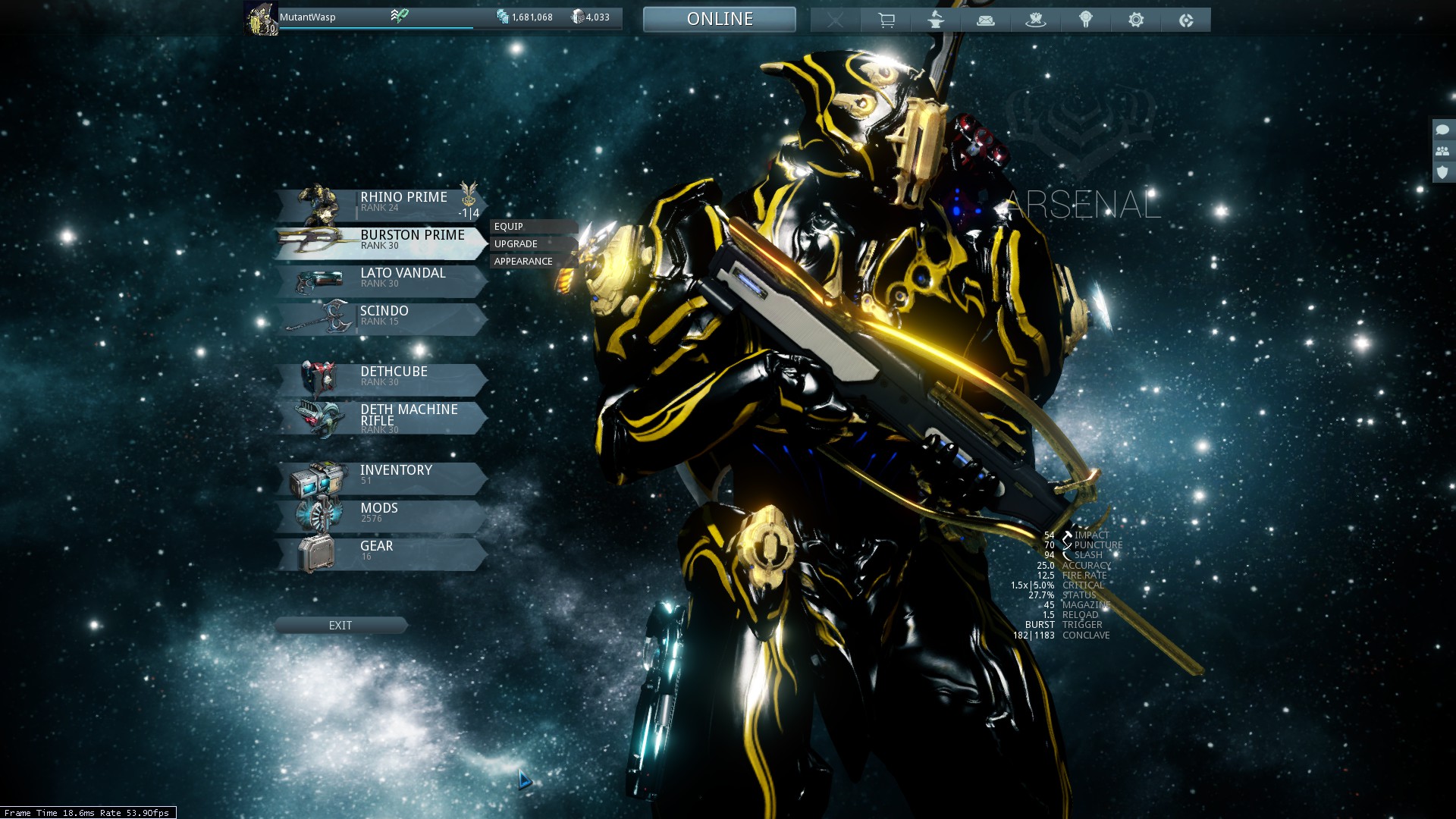Open the Upgrade option
The width and height of the screenshot is (1456, 819).
[516, 244]
